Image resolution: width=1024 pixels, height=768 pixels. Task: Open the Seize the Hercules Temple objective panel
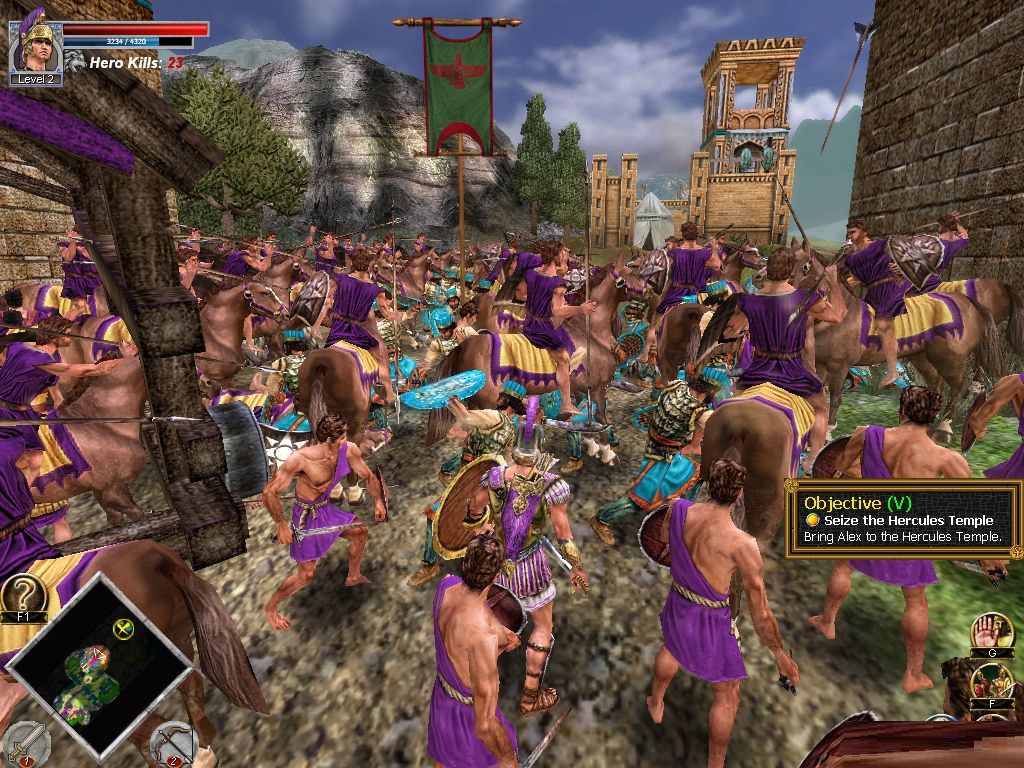[904, 520]
